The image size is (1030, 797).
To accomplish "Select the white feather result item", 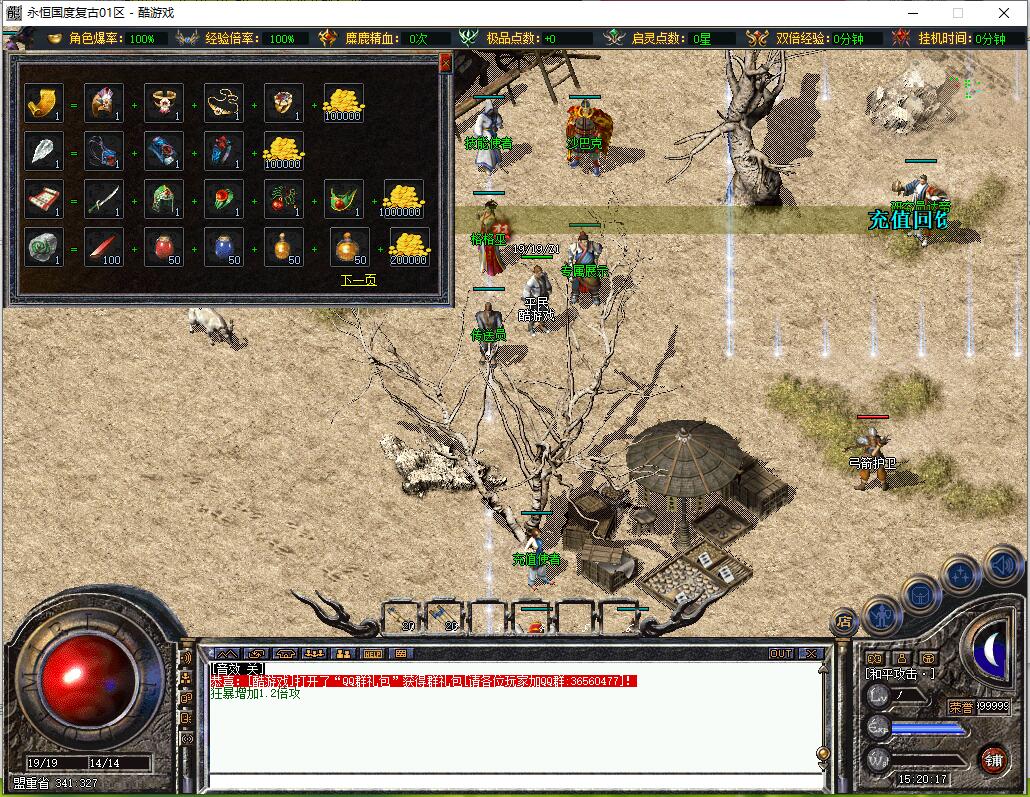I will [x=44, y=151].
